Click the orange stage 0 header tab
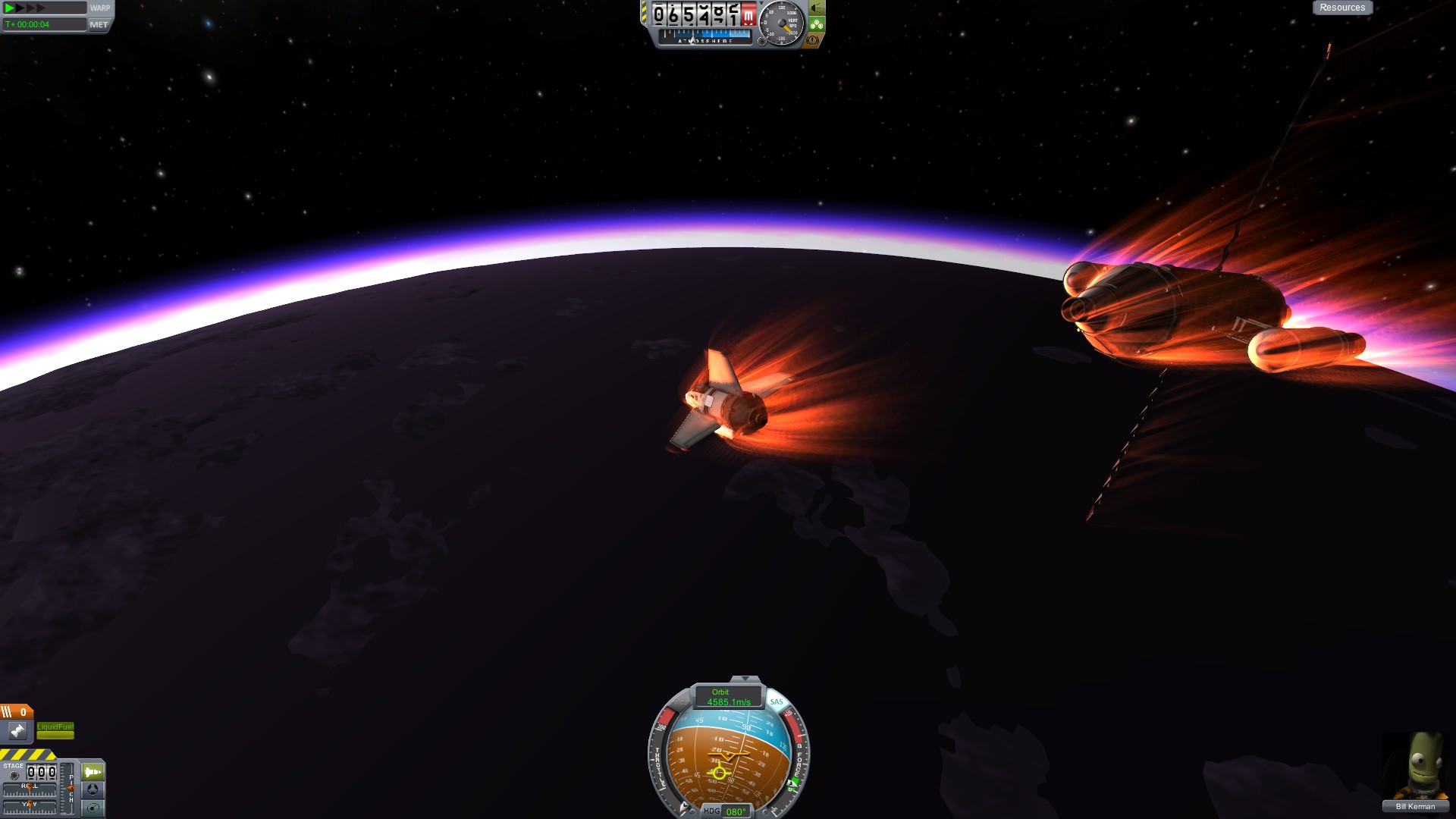The height and width of the screenshot is (819, 1456). pos(16,711)
